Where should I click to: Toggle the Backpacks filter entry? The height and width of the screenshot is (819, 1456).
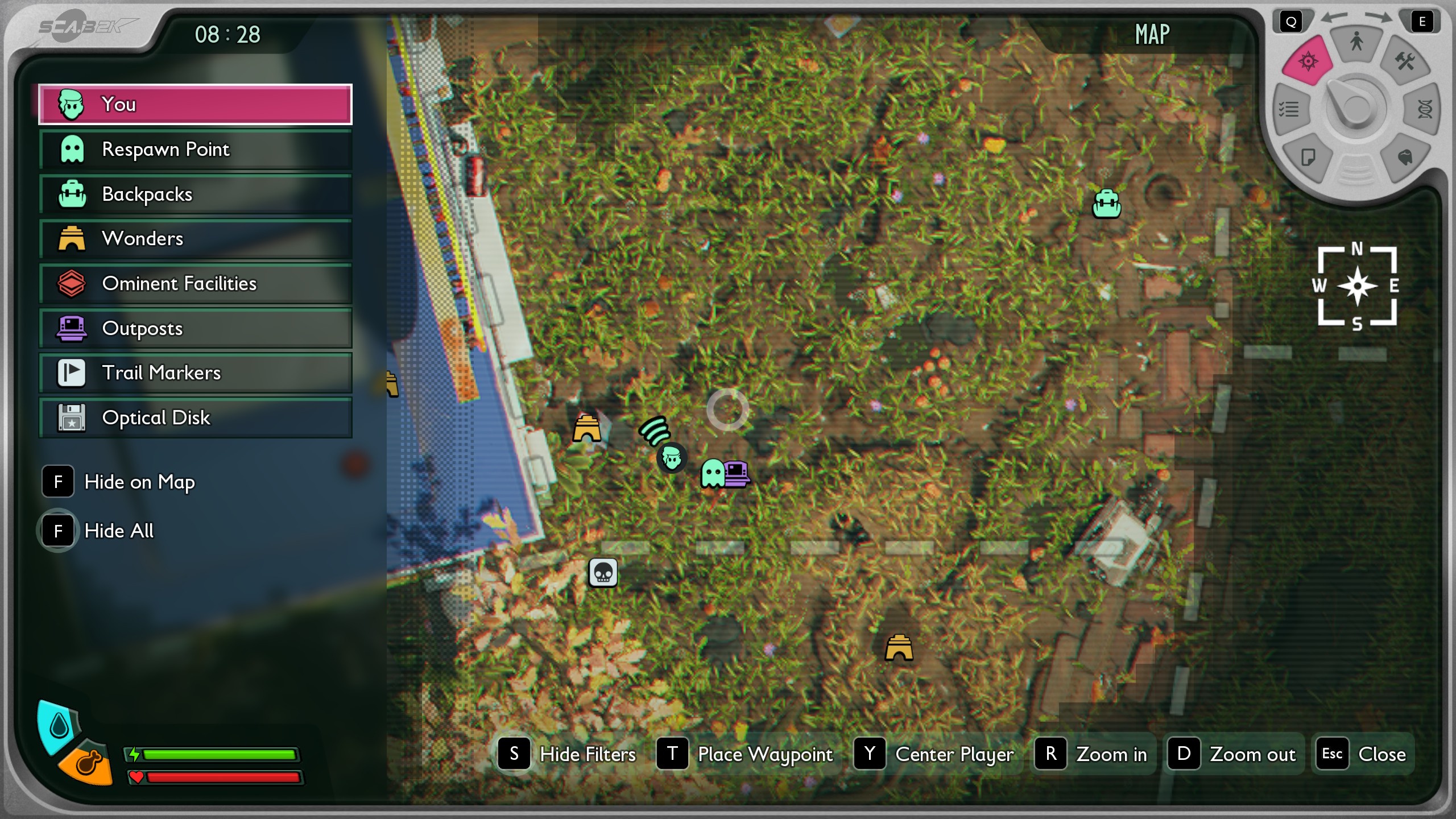(195, 195)
